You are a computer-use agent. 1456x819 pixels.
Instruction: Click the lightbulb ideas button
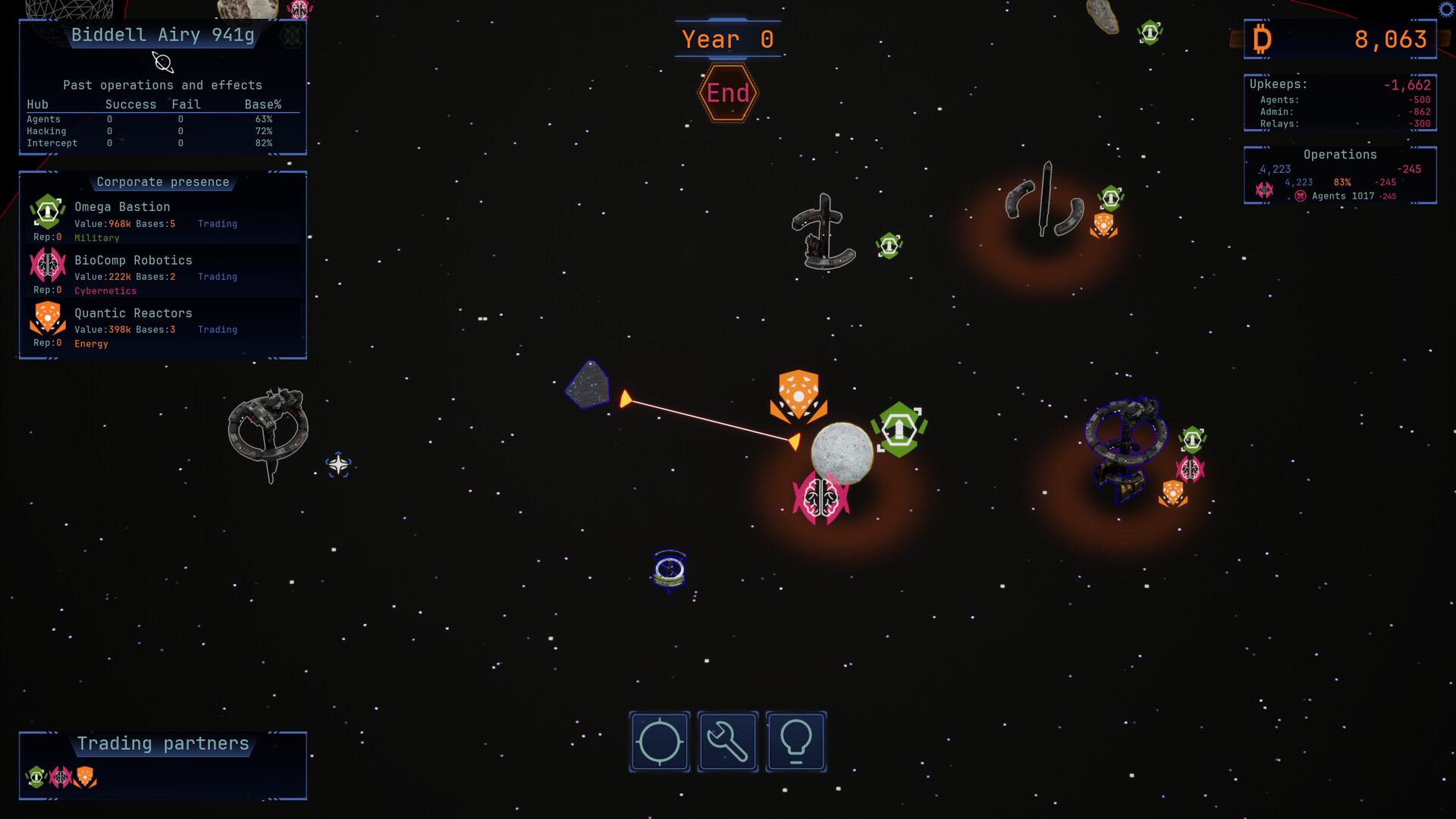(x=795, y=742)
